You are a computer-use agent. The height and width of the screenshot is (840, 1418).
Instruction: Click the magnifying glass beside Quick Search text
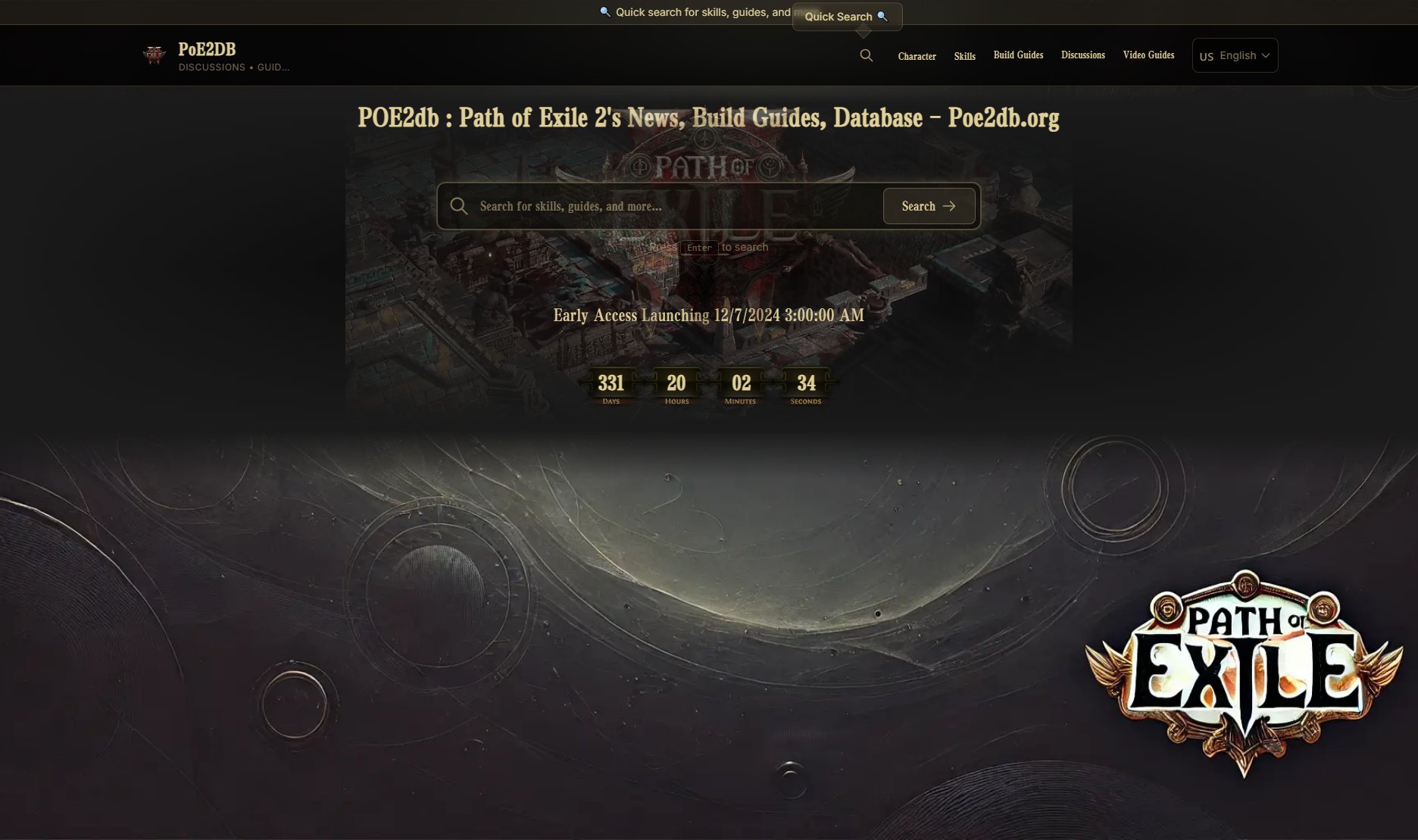pos(881,16)
